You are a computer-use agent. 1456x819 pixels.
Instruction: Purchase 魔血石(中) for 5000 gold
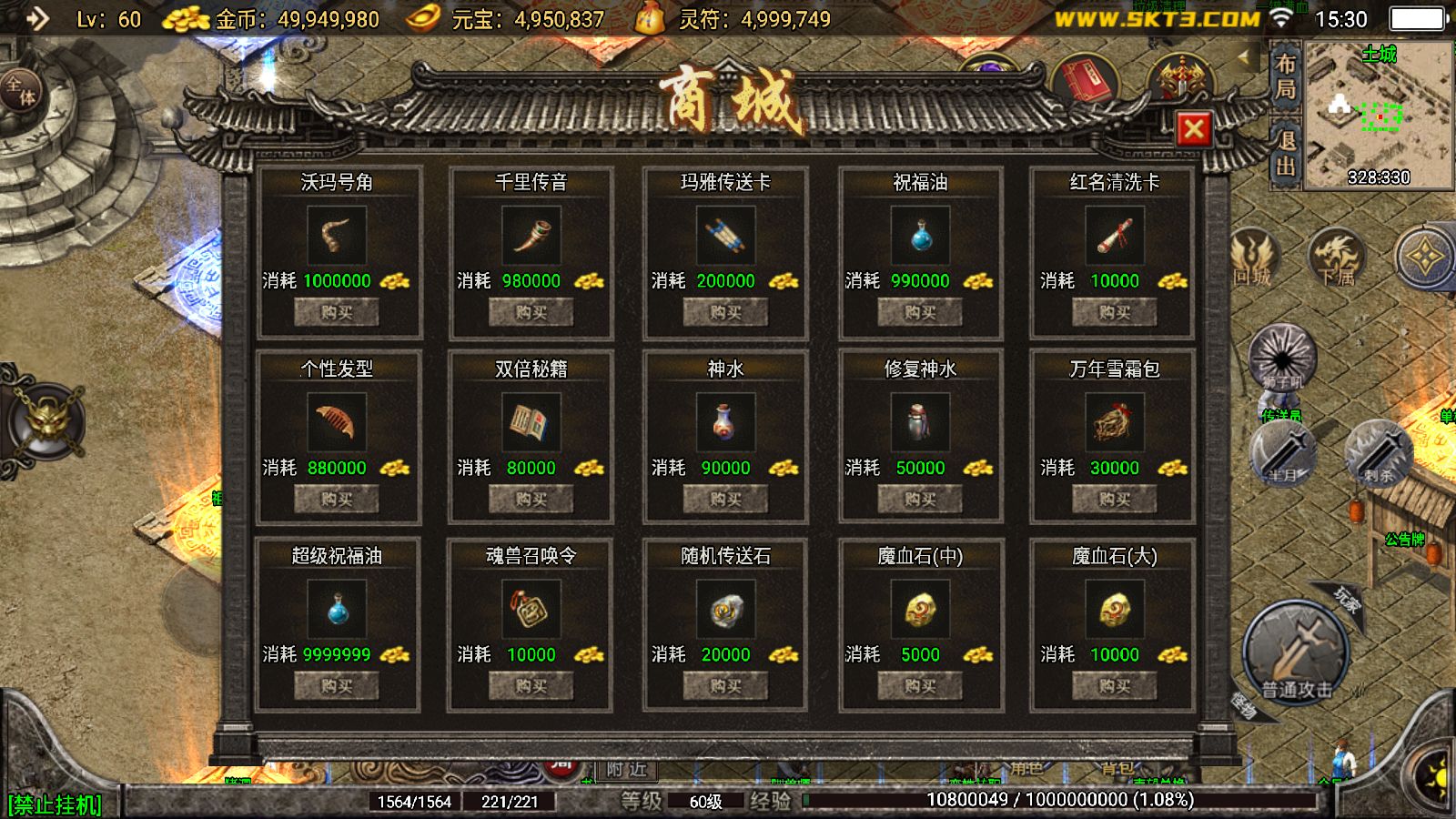[920, 685]
